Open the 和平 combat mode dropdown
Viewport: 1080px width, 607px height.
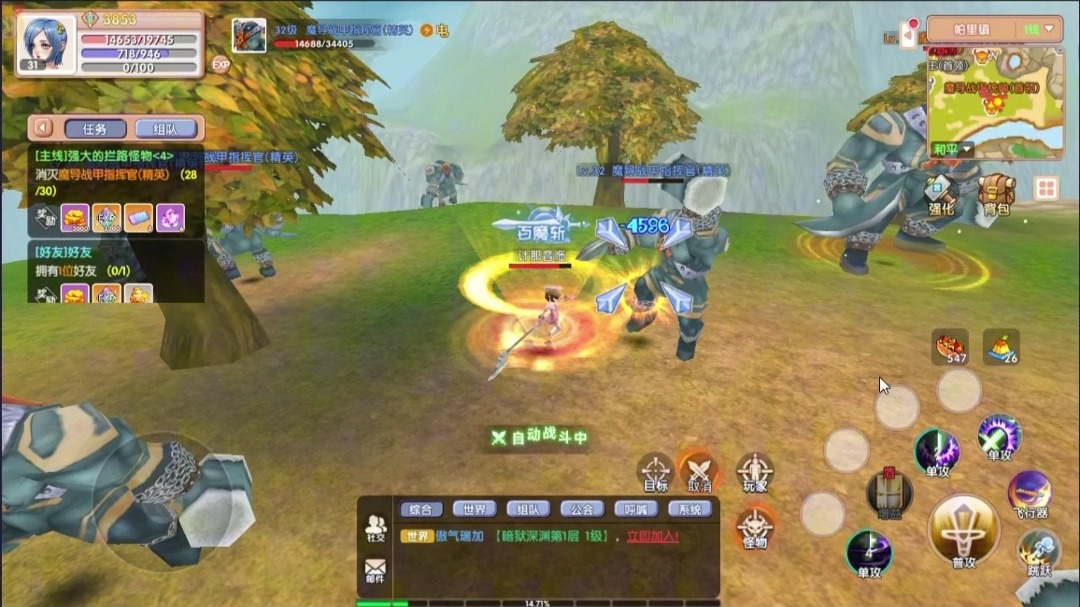pos(946,149)
